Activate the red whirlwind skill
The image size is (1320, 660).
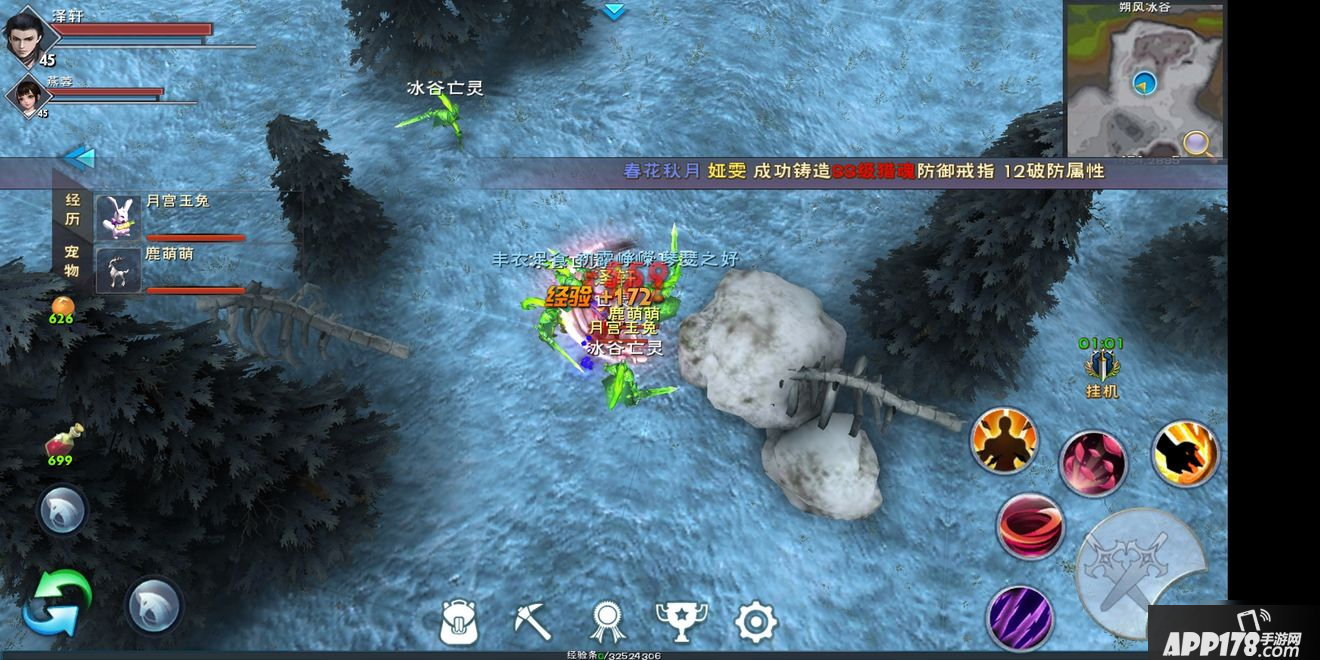[x=1029, y=526]
